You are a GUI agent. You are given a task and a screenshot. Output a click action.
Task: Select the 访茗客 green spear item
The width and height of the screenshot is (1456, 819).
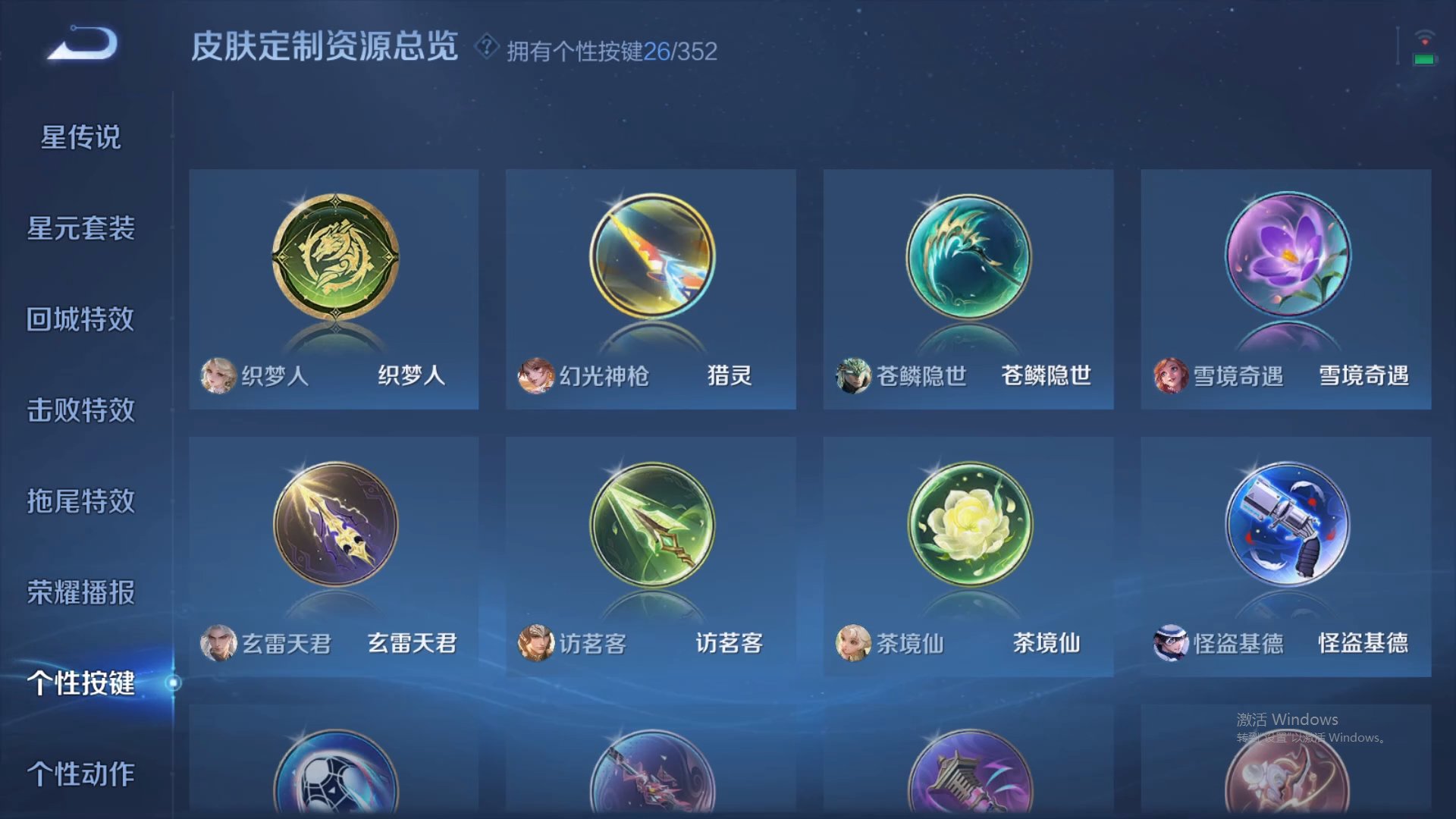point(651,523)
